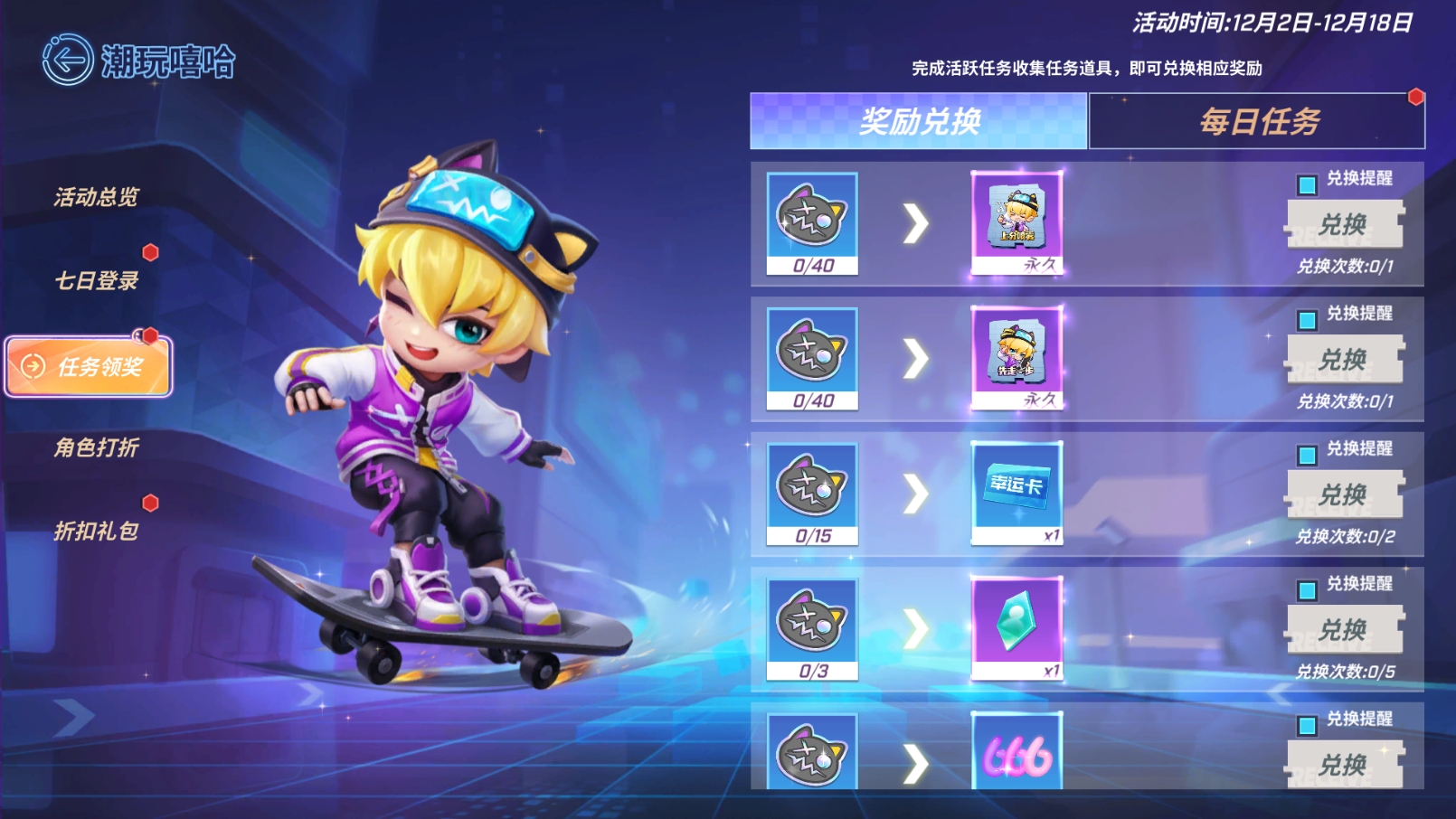This screenshot has height=819, width=1456.
Task: Open the 折扣礼包 menu entry
Action: (x=97, y=531)
